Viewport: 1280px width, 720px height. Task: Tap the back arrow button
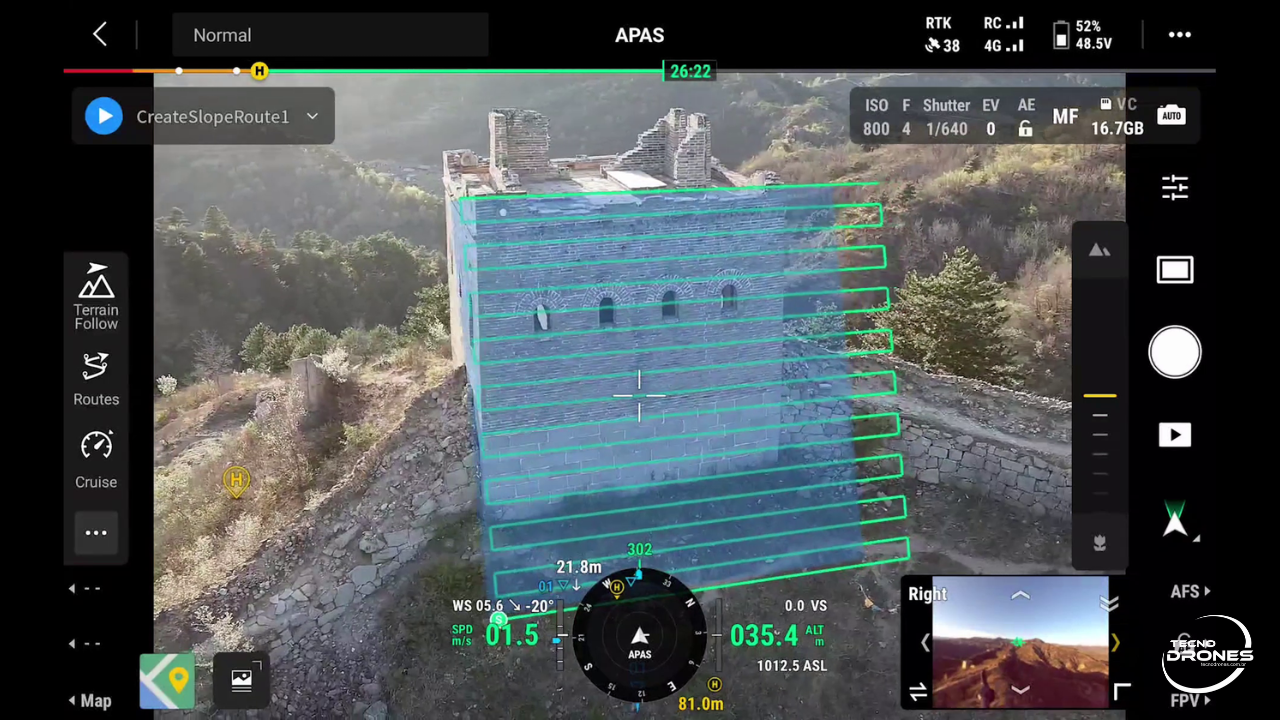tap(100, 35)
